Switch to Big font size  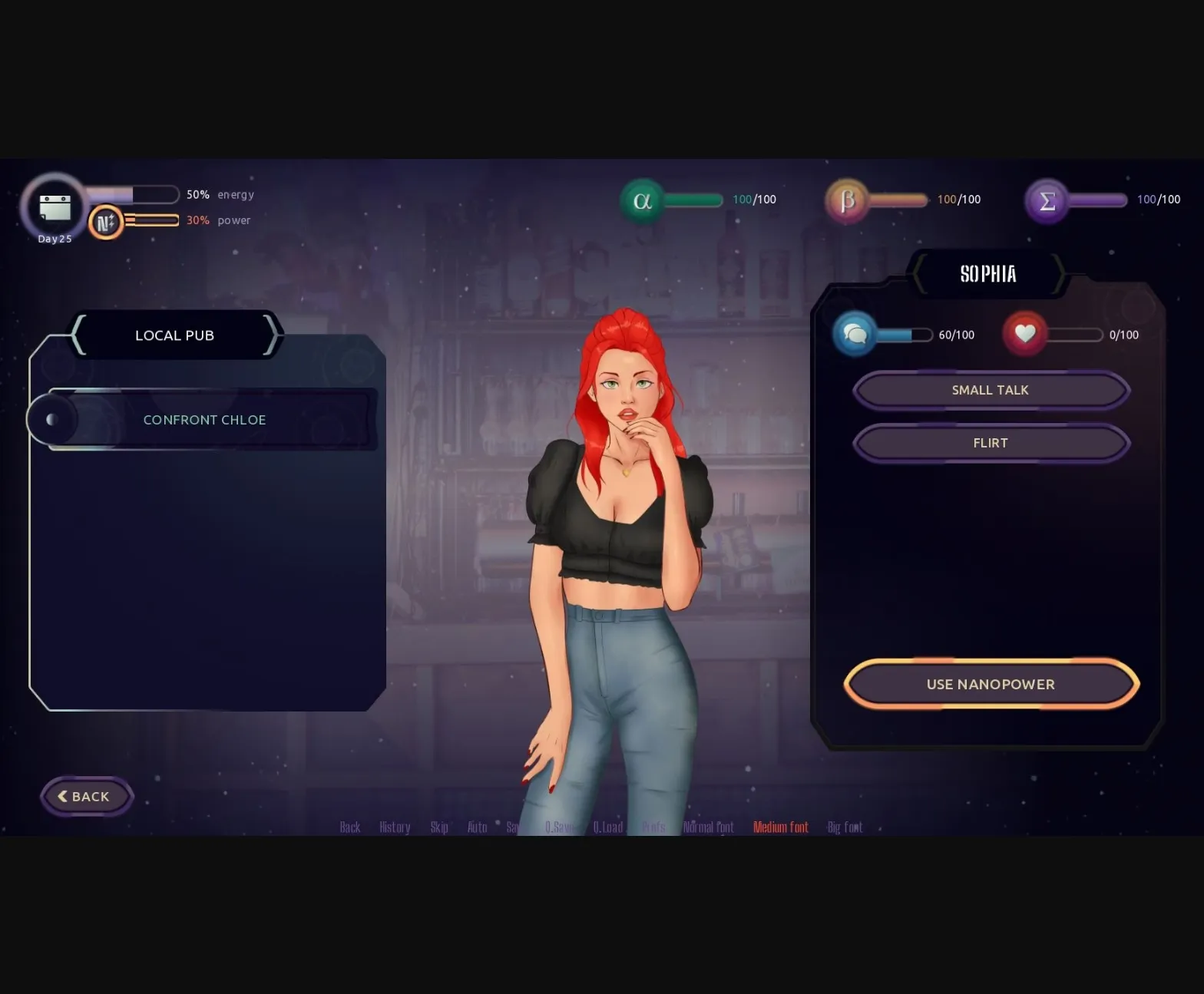click(x=844, y=827)
